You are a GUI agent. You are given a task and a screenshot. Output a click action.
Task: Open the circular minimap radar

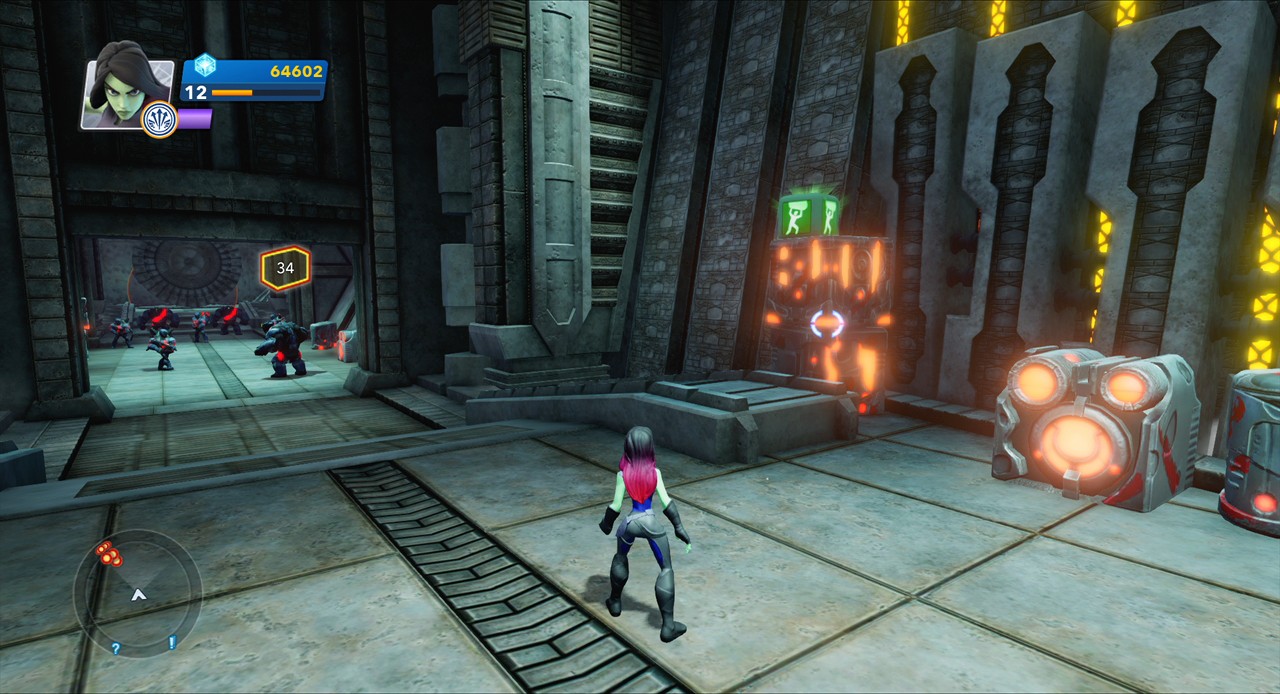coord(138,594)
